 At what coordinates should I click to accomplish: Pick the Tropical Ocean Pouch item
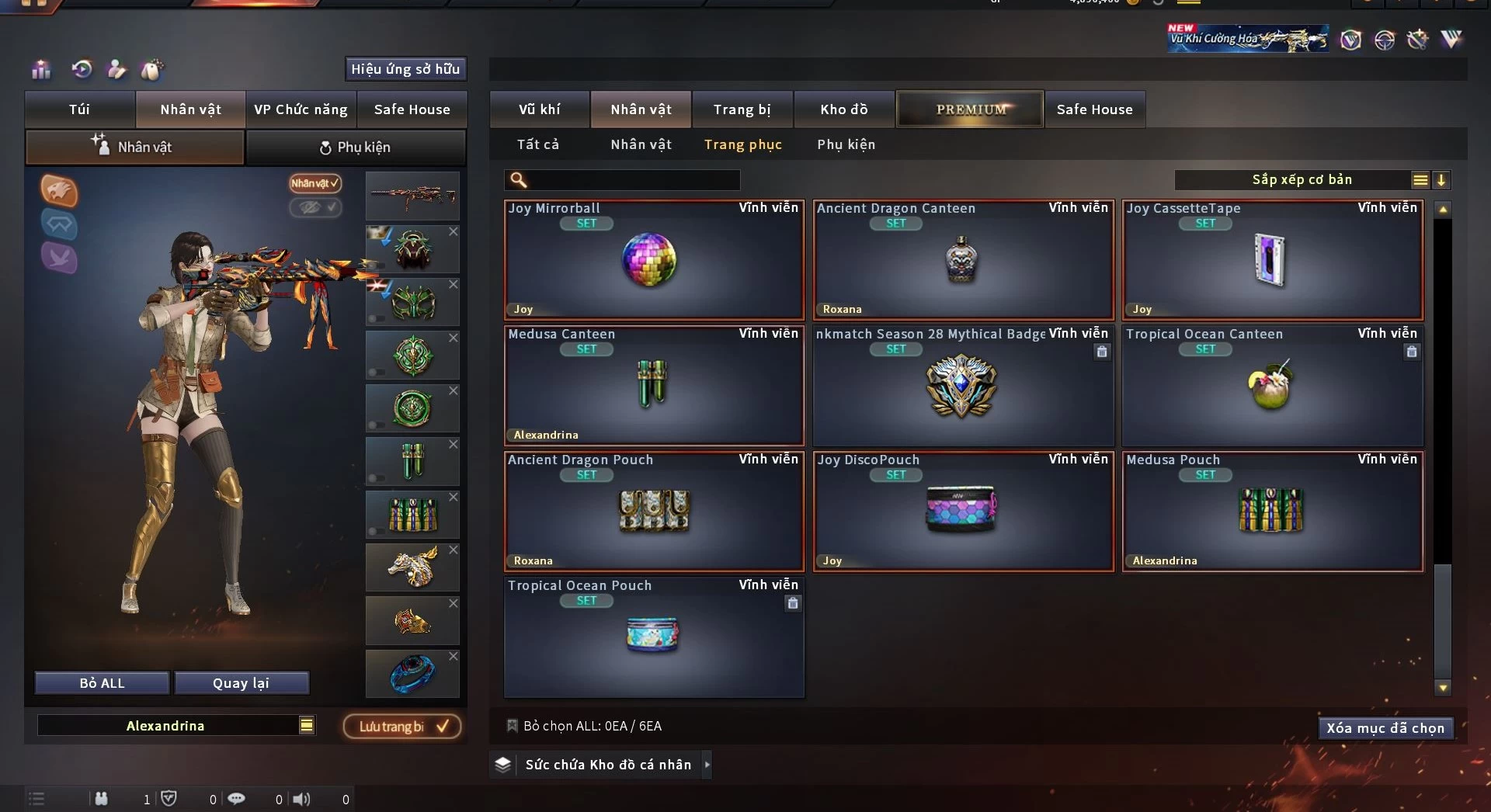[653, 637]
